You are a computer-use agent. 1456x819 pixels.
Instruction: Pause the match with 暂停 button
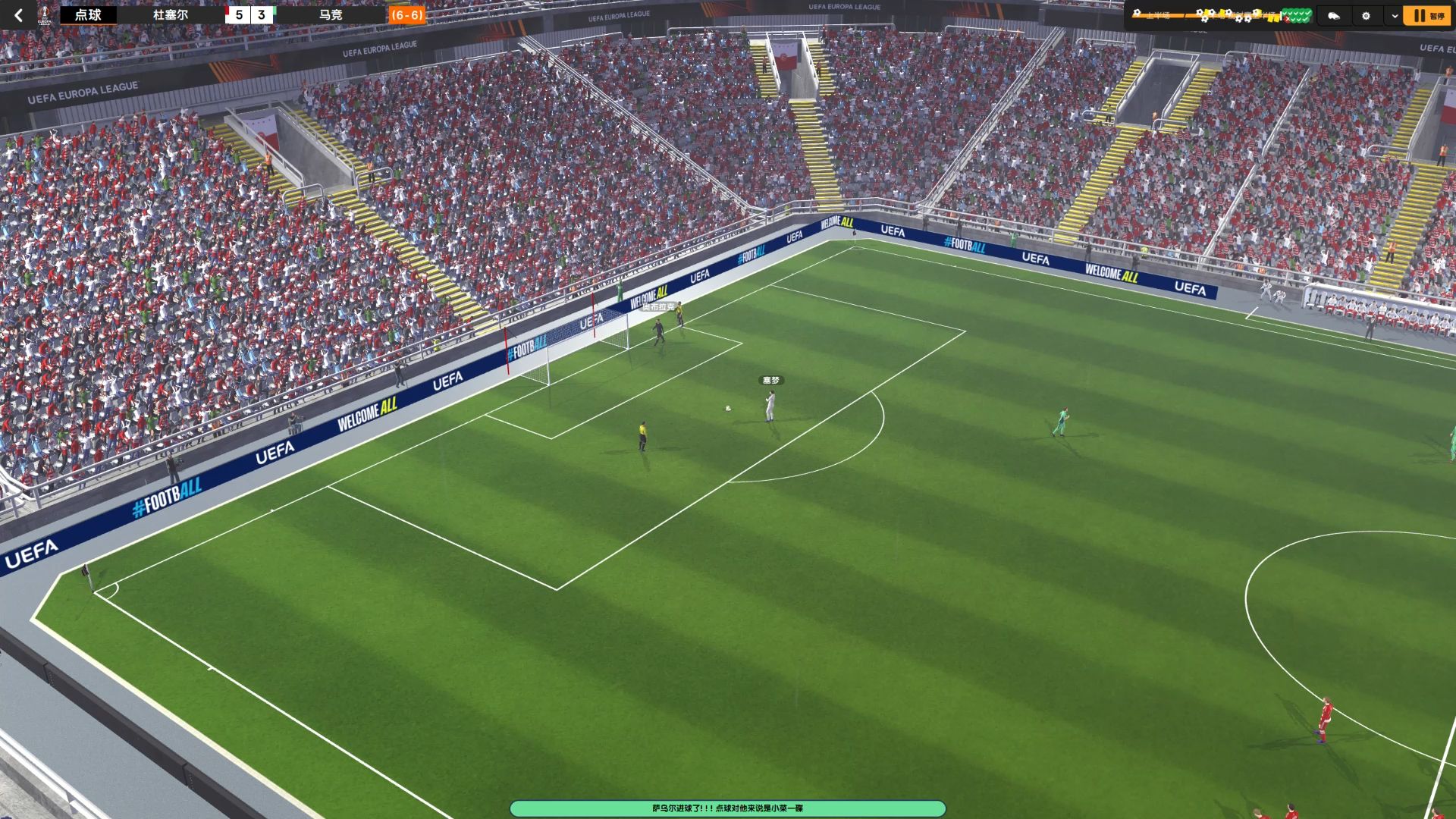[1427, 15]
